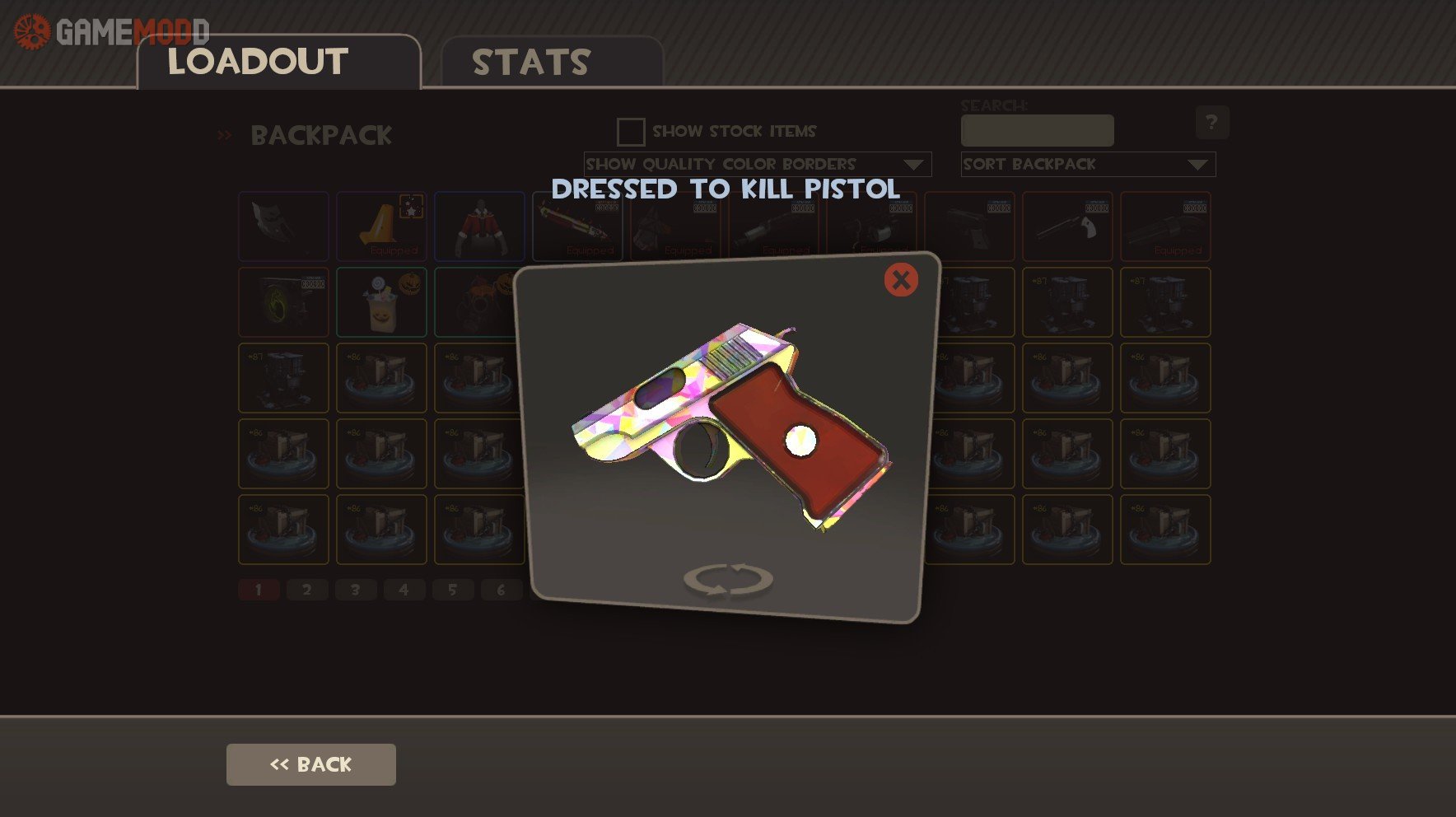Go to backpack page 3

(356, 590)
